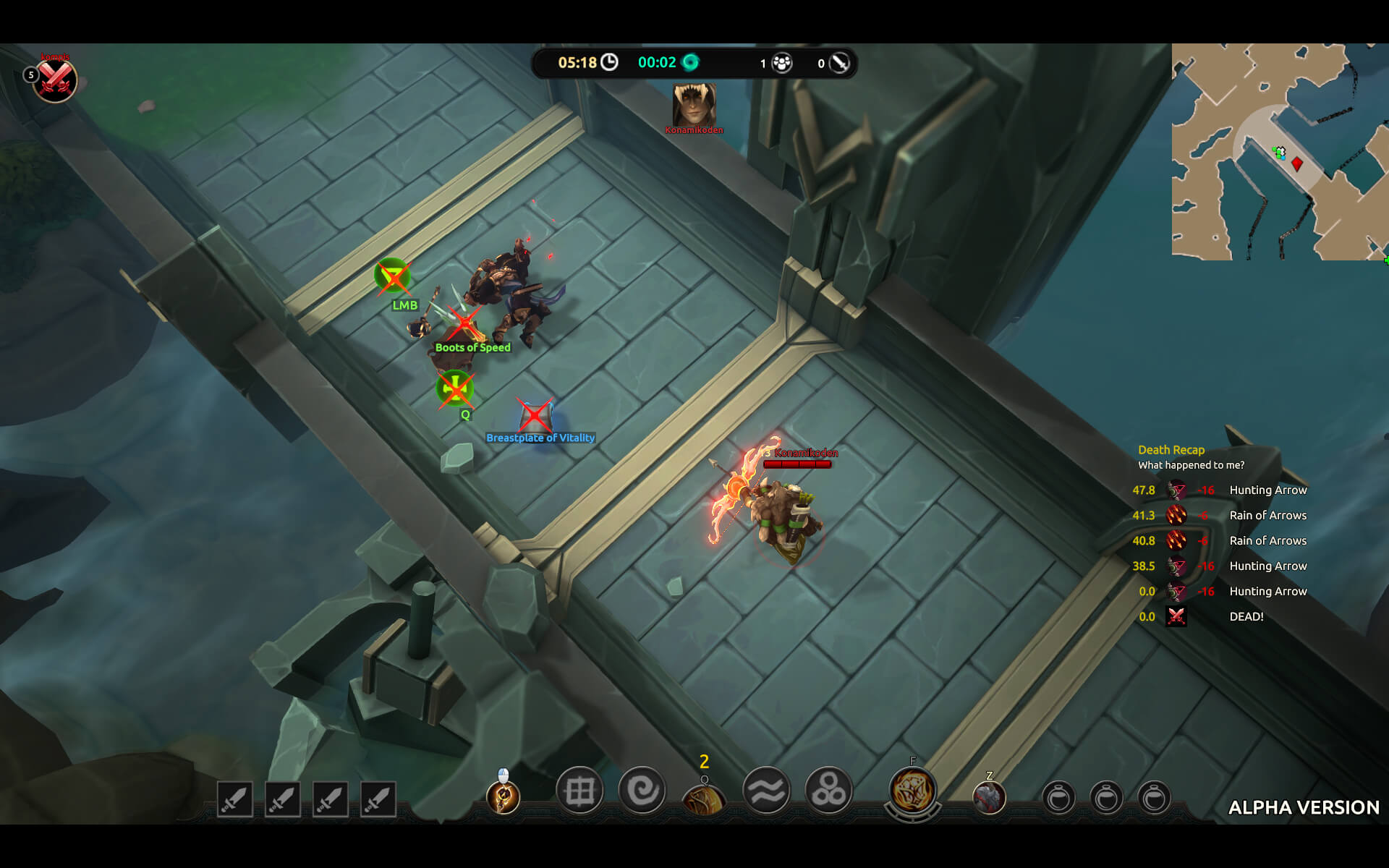Open the minimap in the corner
This screenshot has width=1389, height=868.
[1279, 151]
